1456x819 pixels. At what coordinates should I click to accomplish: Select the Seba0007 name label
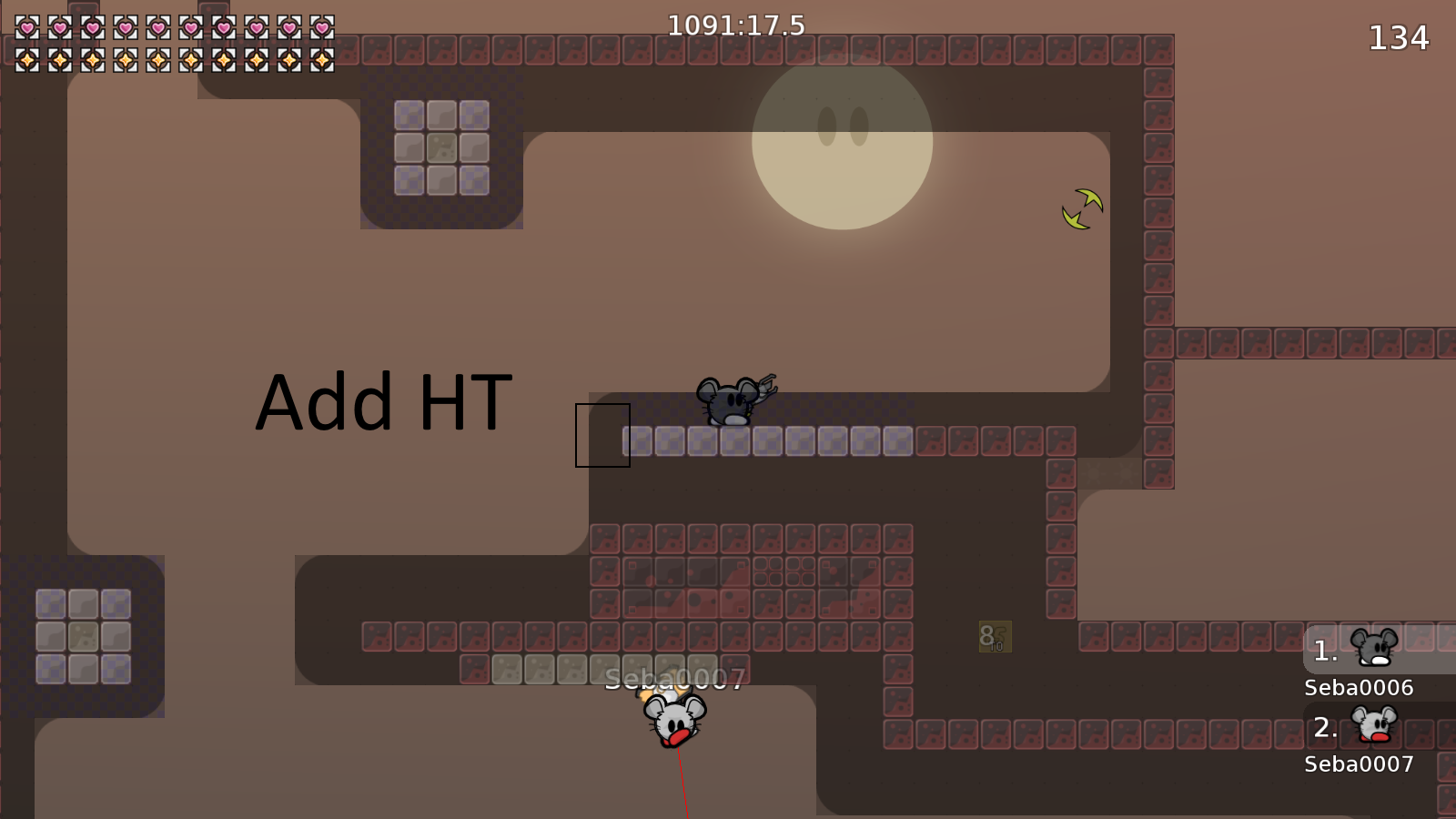tap(1358, 764)
